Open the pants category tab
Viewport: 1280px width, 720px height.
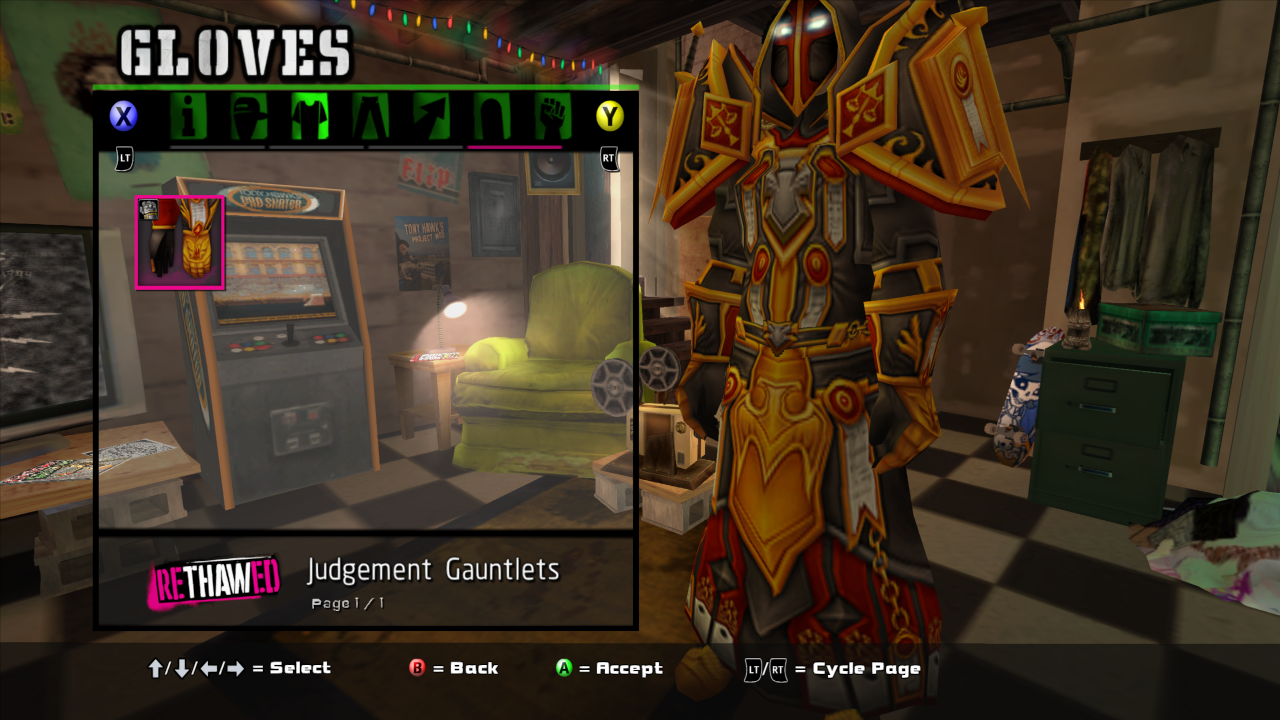pyautogui.click(x=370, y=117)
